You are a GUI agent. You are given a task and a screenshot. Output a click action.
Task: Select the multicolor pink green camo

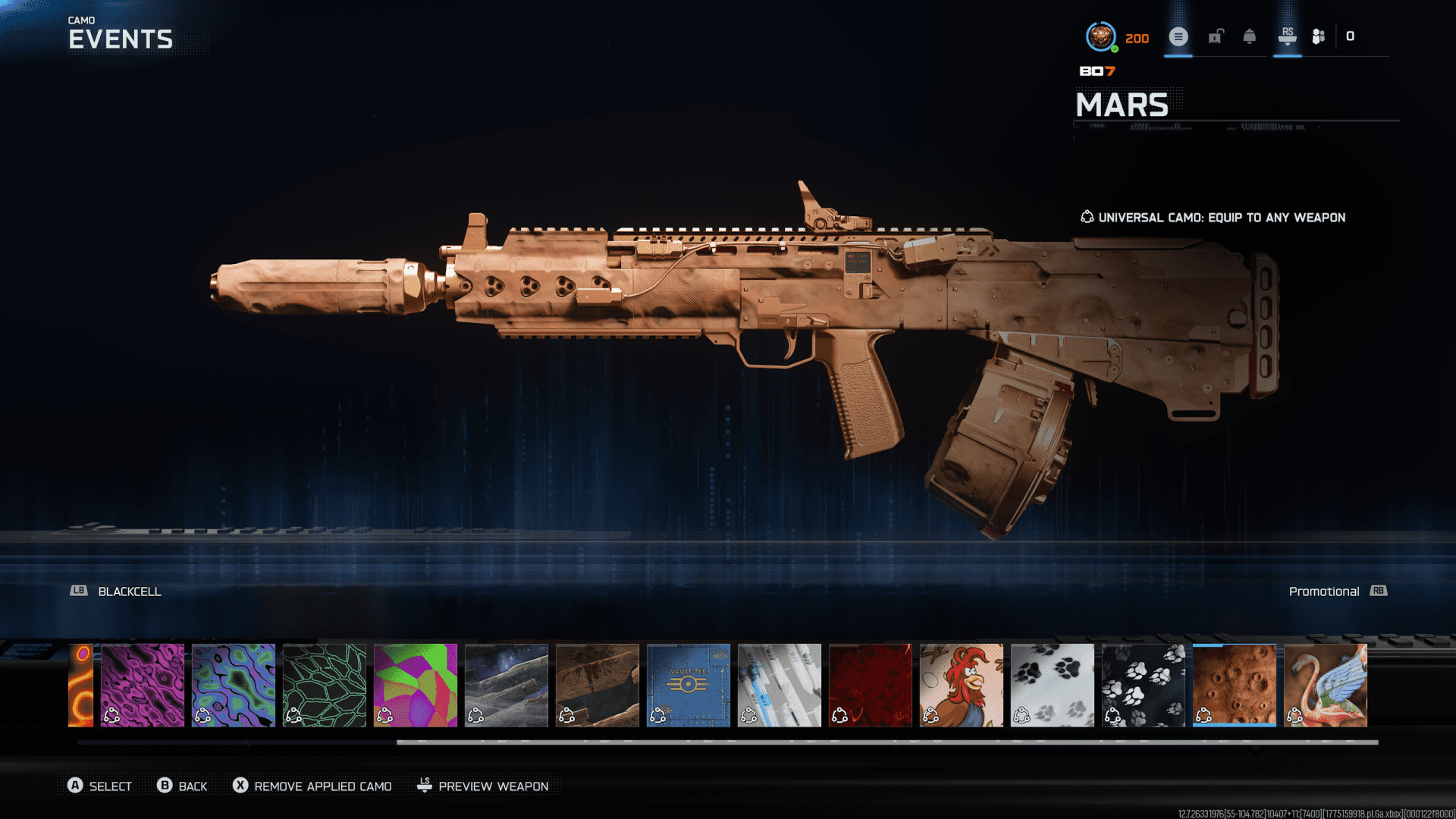tap(416, 686)
